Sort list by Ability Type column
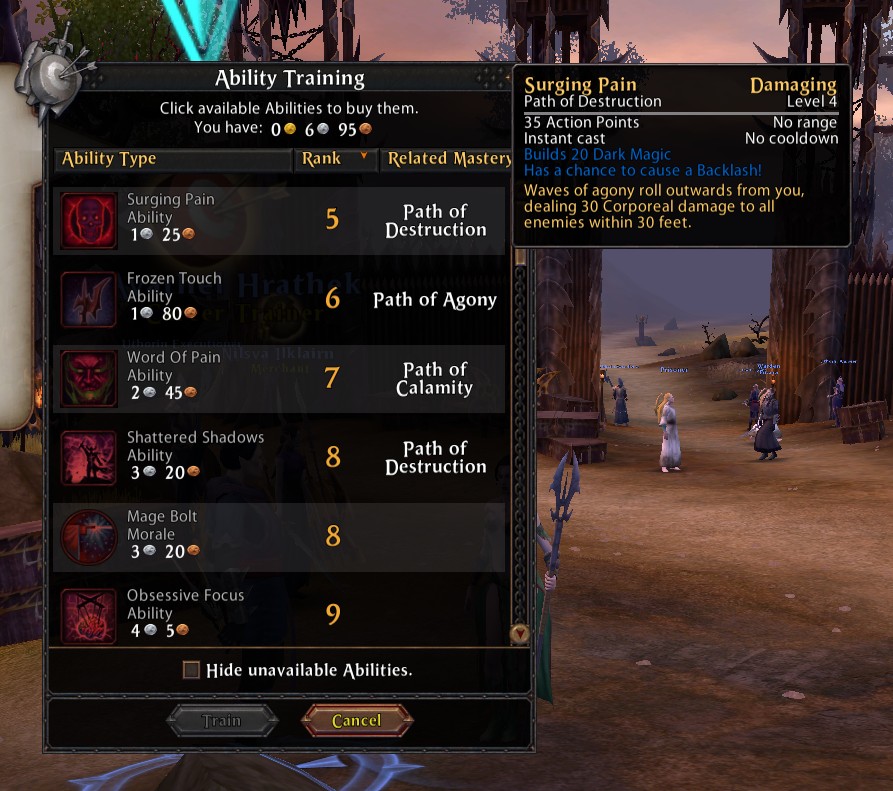 click(172, 159)
